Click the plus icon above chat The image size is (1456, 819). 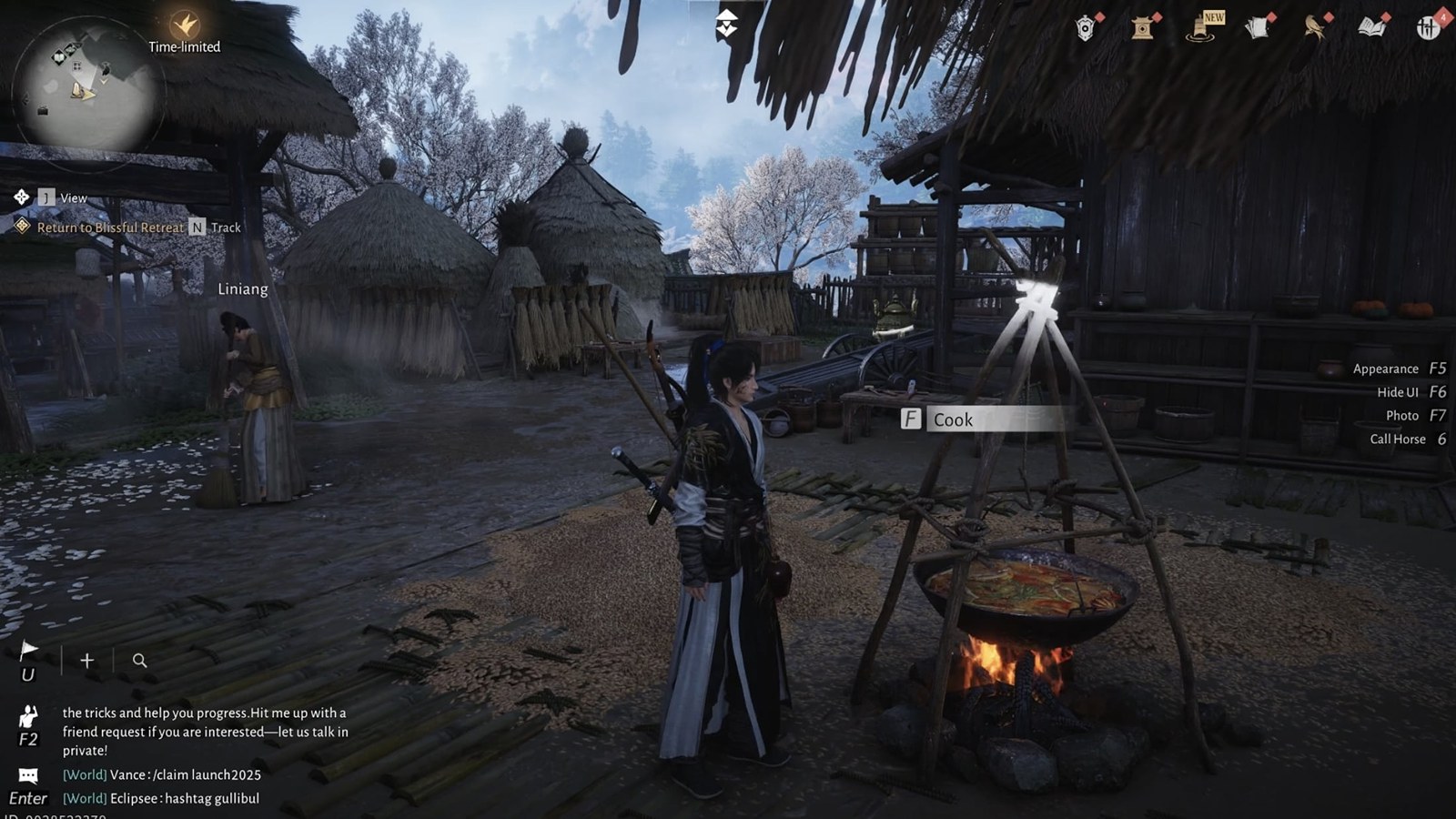86,661
